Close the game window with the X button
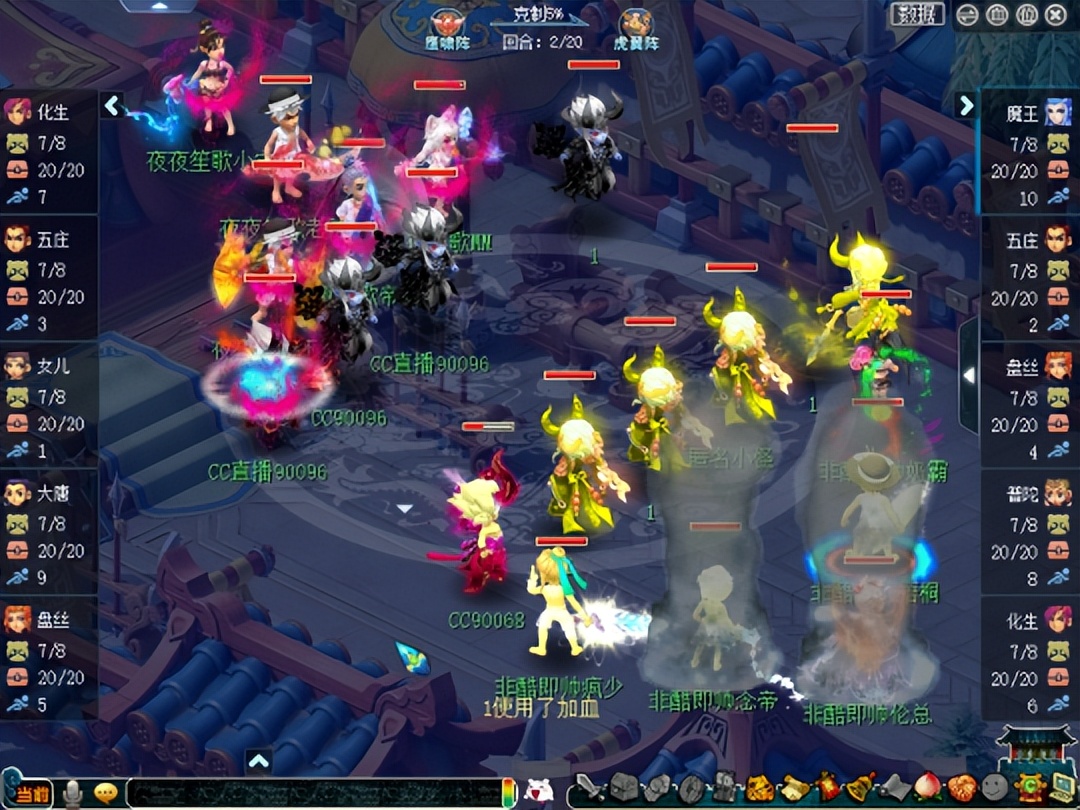This screenshot has height=810, width=1080. (x=1055, y=14)
